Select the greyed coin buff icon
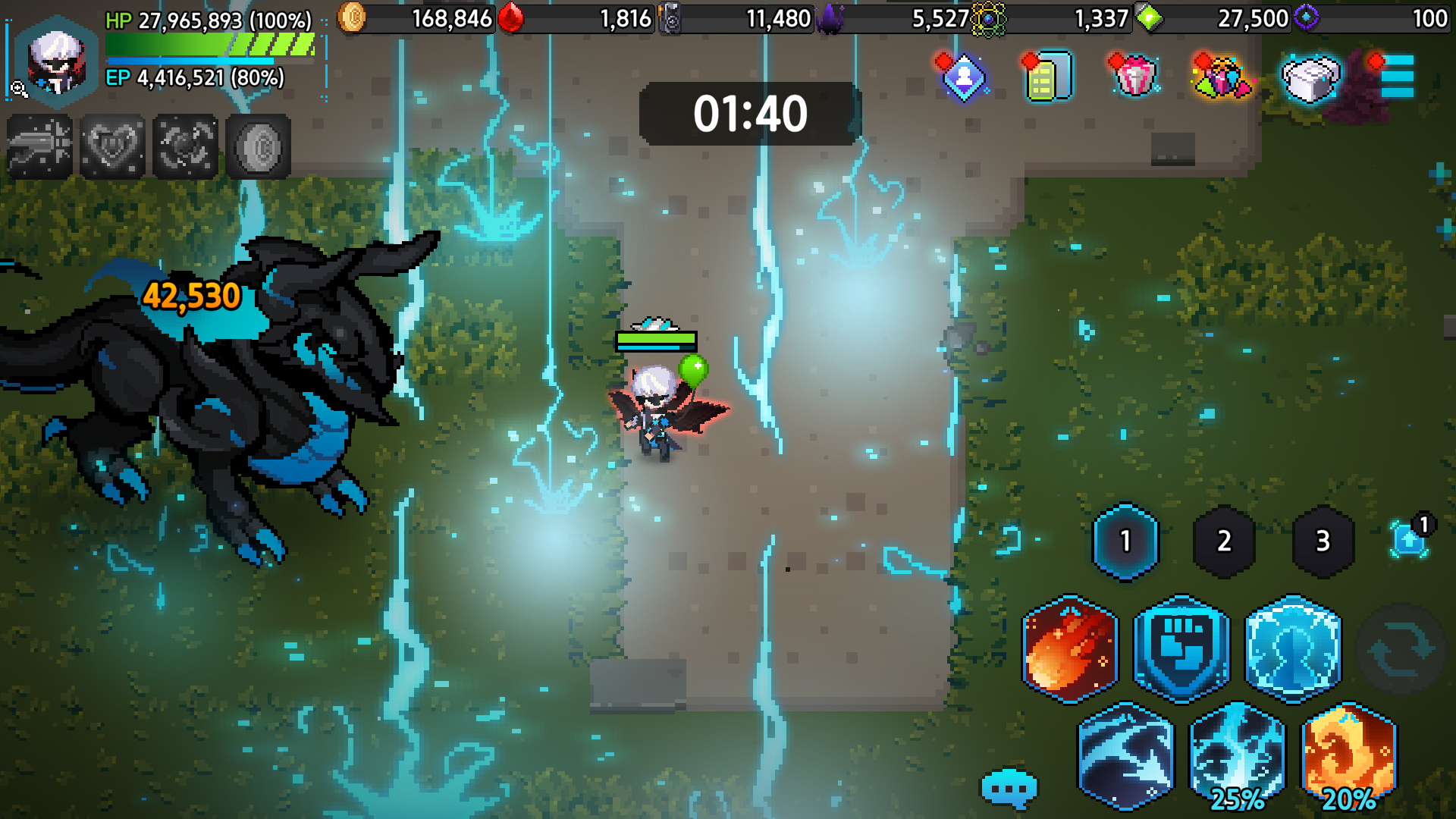The image size is (1456, 819). pyautogui.click(x=258, y=146)
